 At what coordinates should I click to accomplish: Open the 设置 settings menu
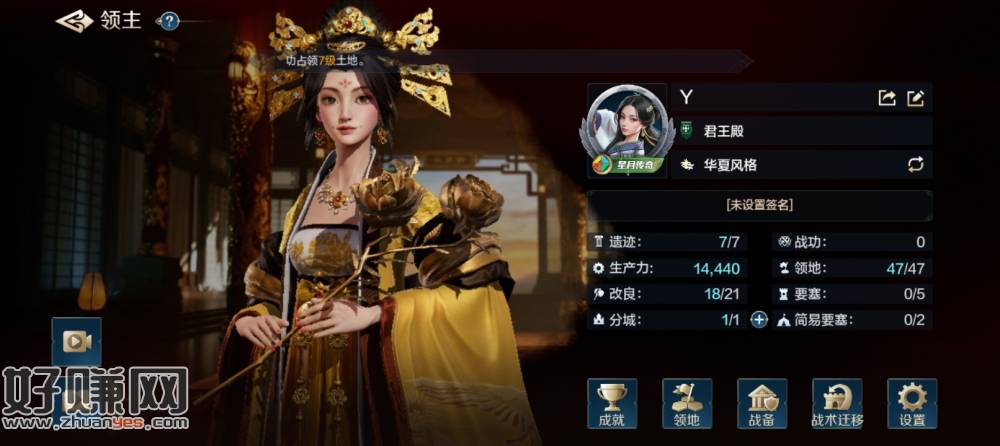pyautogui.click(x=912, y=403)
